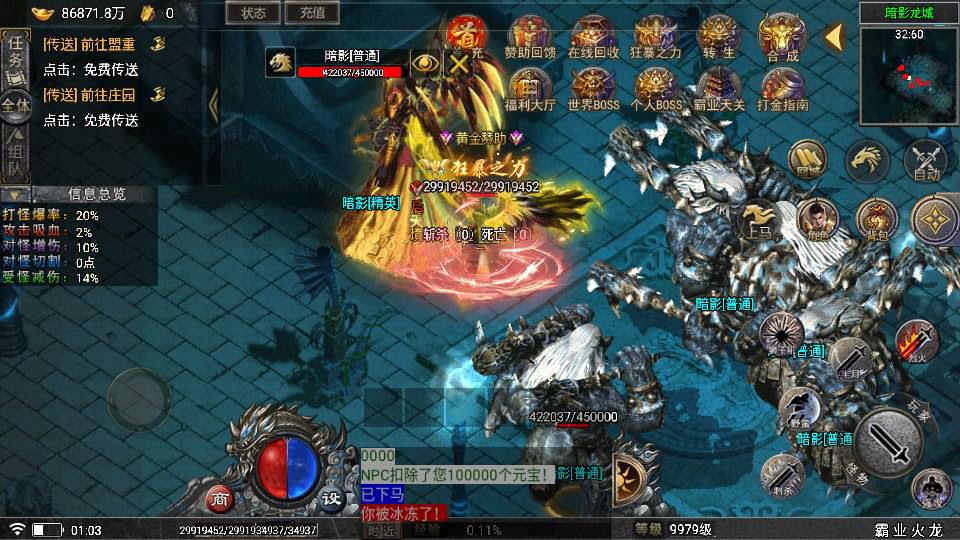Collapse the top icon menu with the arrow
This screenshot has height=540, width=960.
coord(833,37)
